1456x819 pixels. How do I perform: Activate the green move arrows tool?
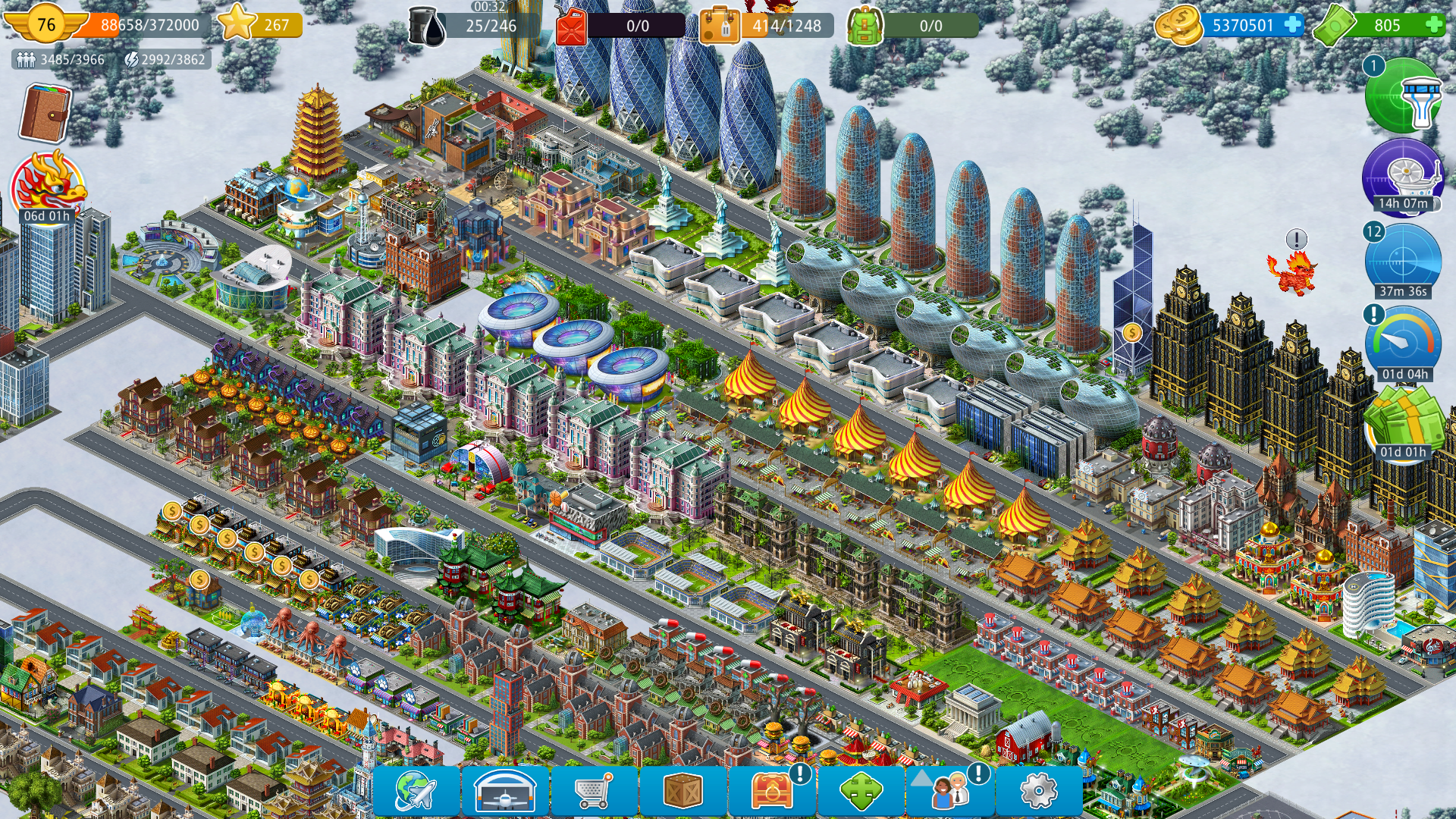[861, 792]
